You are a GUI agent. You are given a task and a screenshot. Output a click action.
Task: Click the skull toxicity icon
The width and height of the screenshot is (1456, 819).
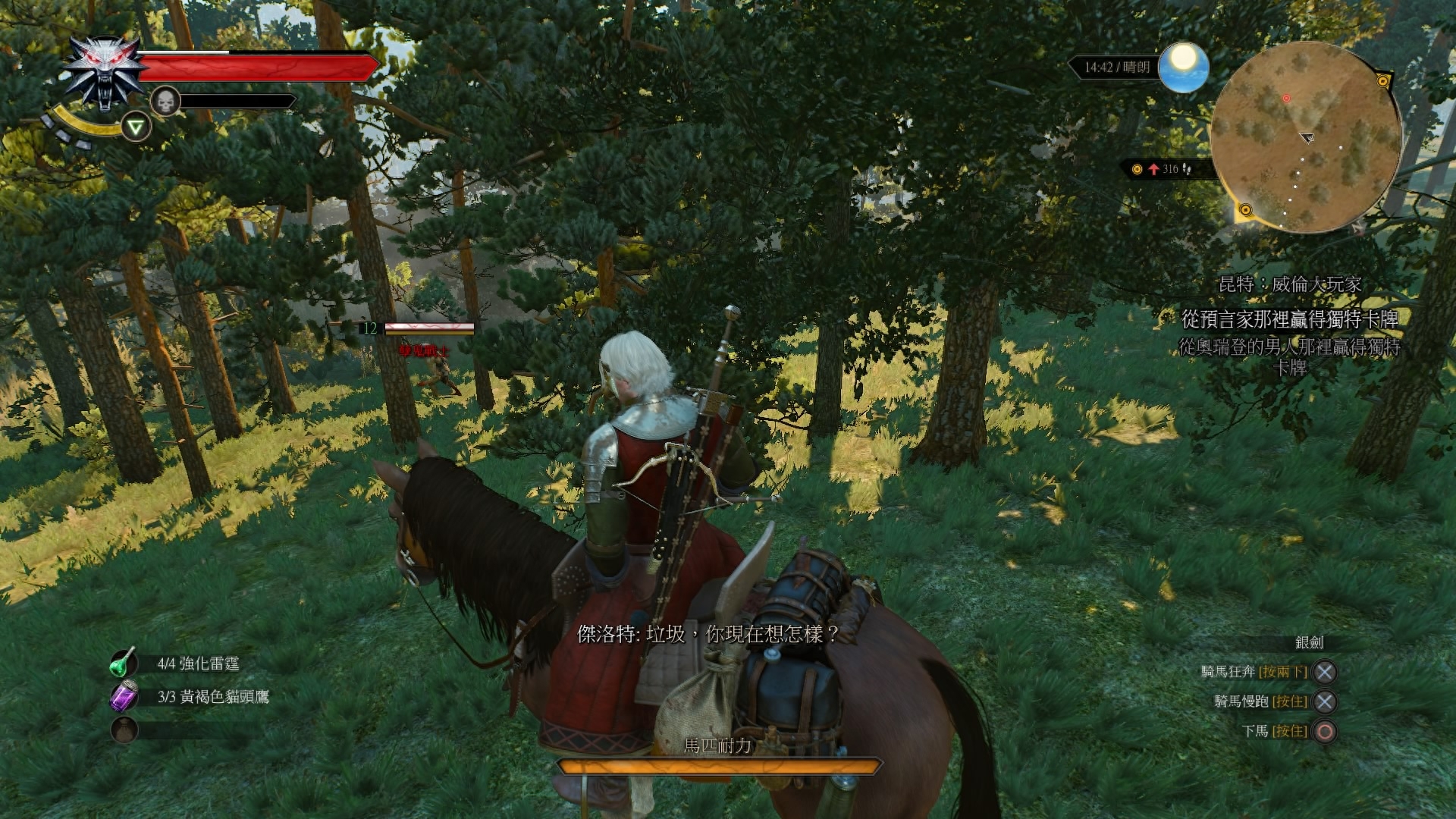tap(165, 101)
